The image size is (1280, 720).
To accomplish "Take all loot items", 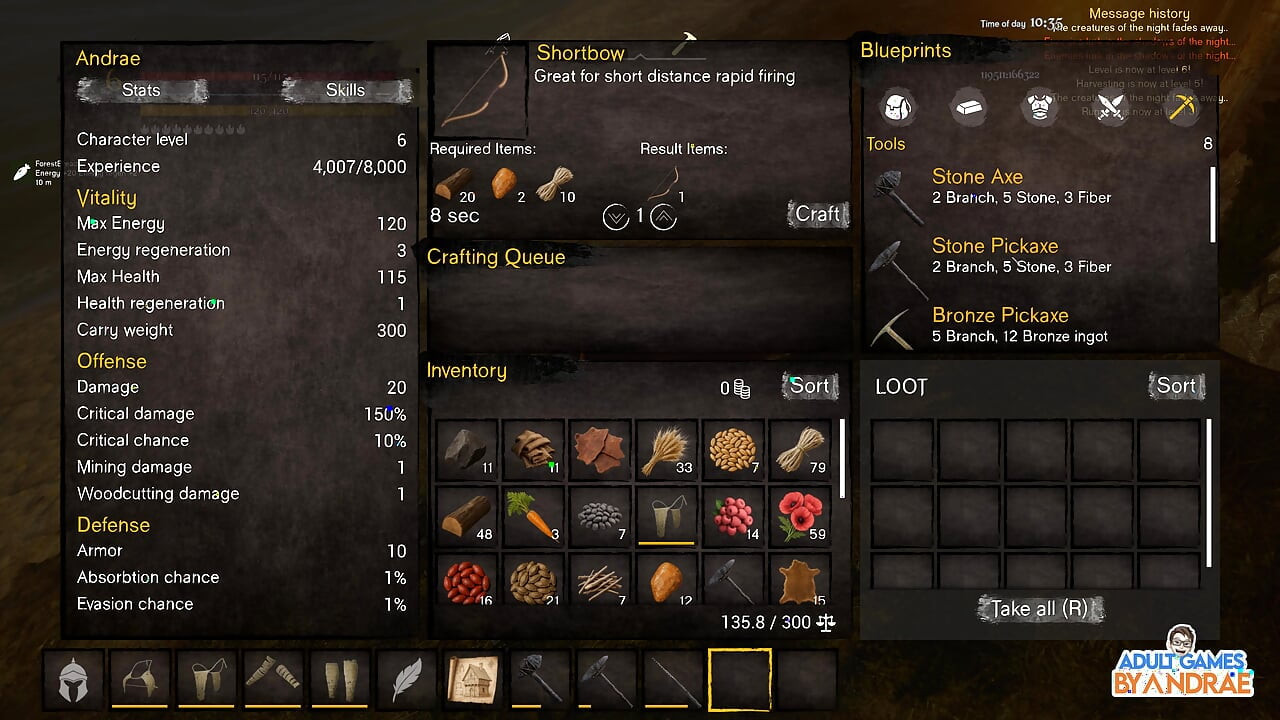I will [1040, 608].
